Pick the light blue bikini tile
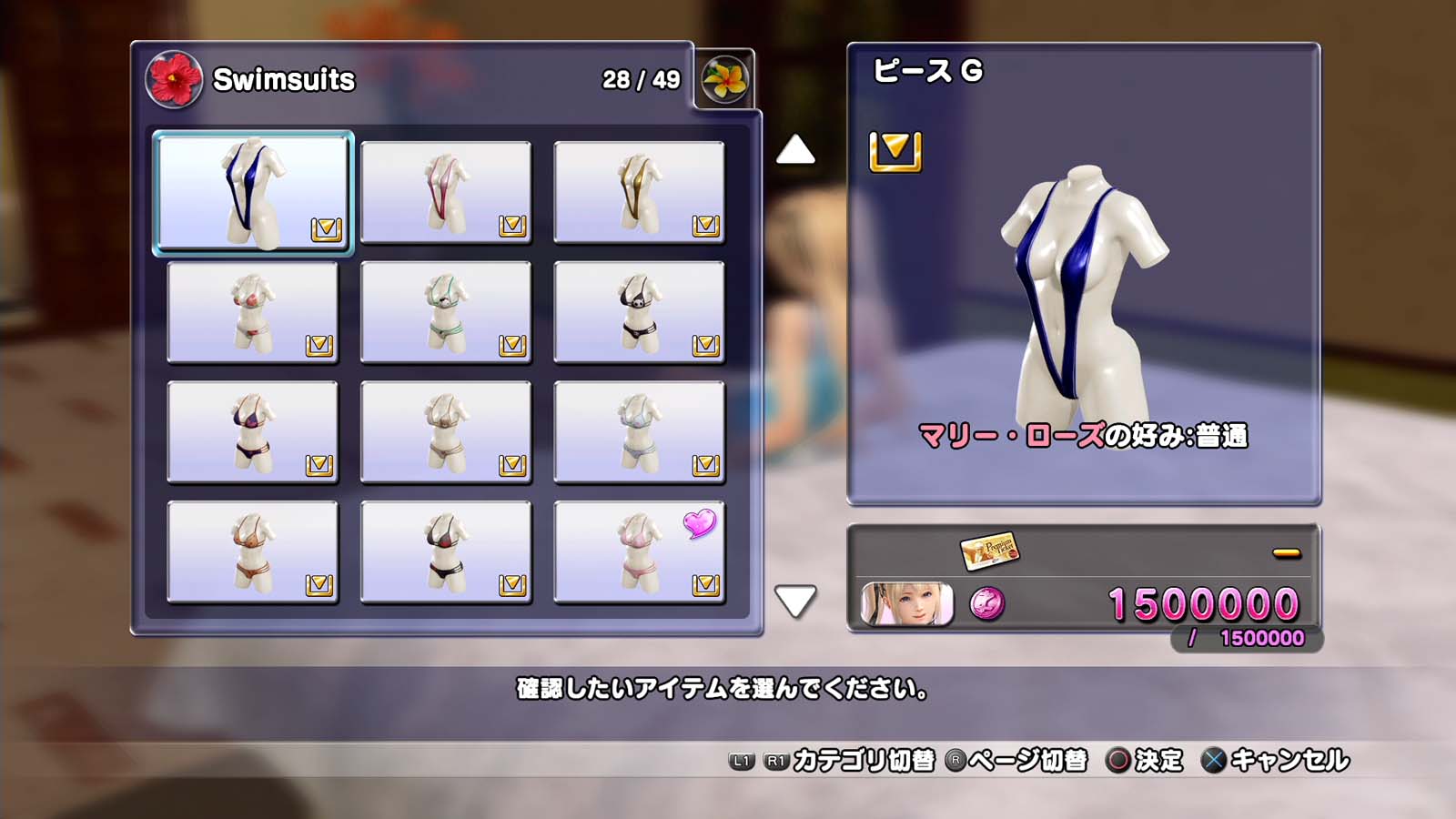The width and height of the screenshot is (1456, 819). [x=639, y=432]
